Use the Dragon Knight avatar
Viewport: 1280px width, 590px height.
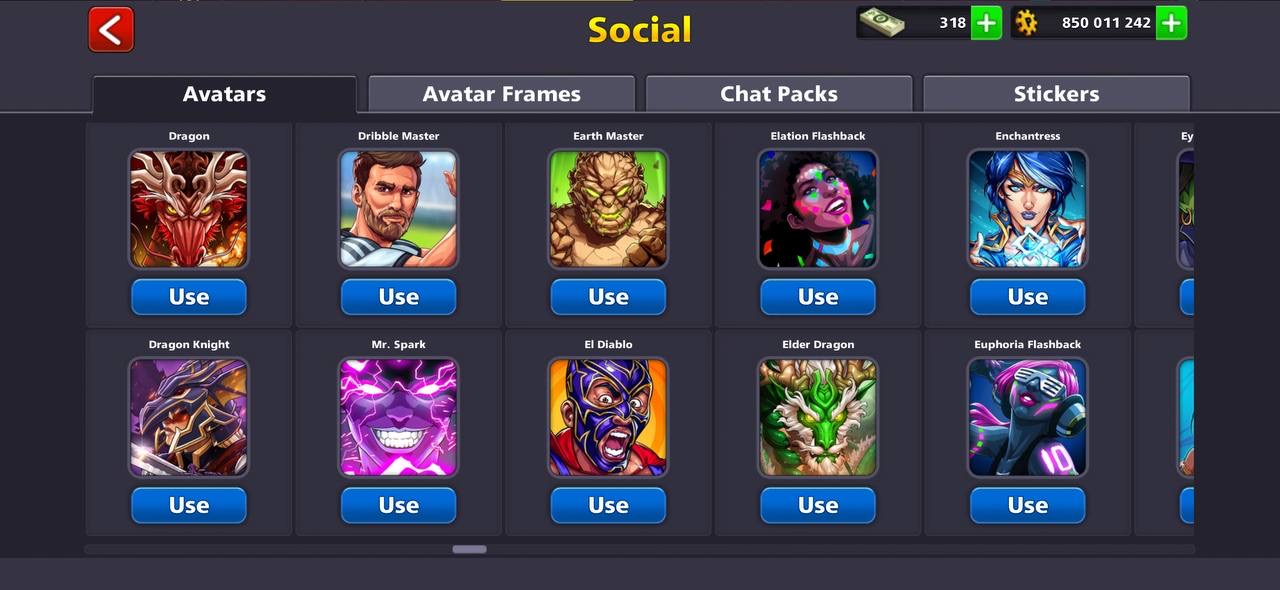point(189,505)
